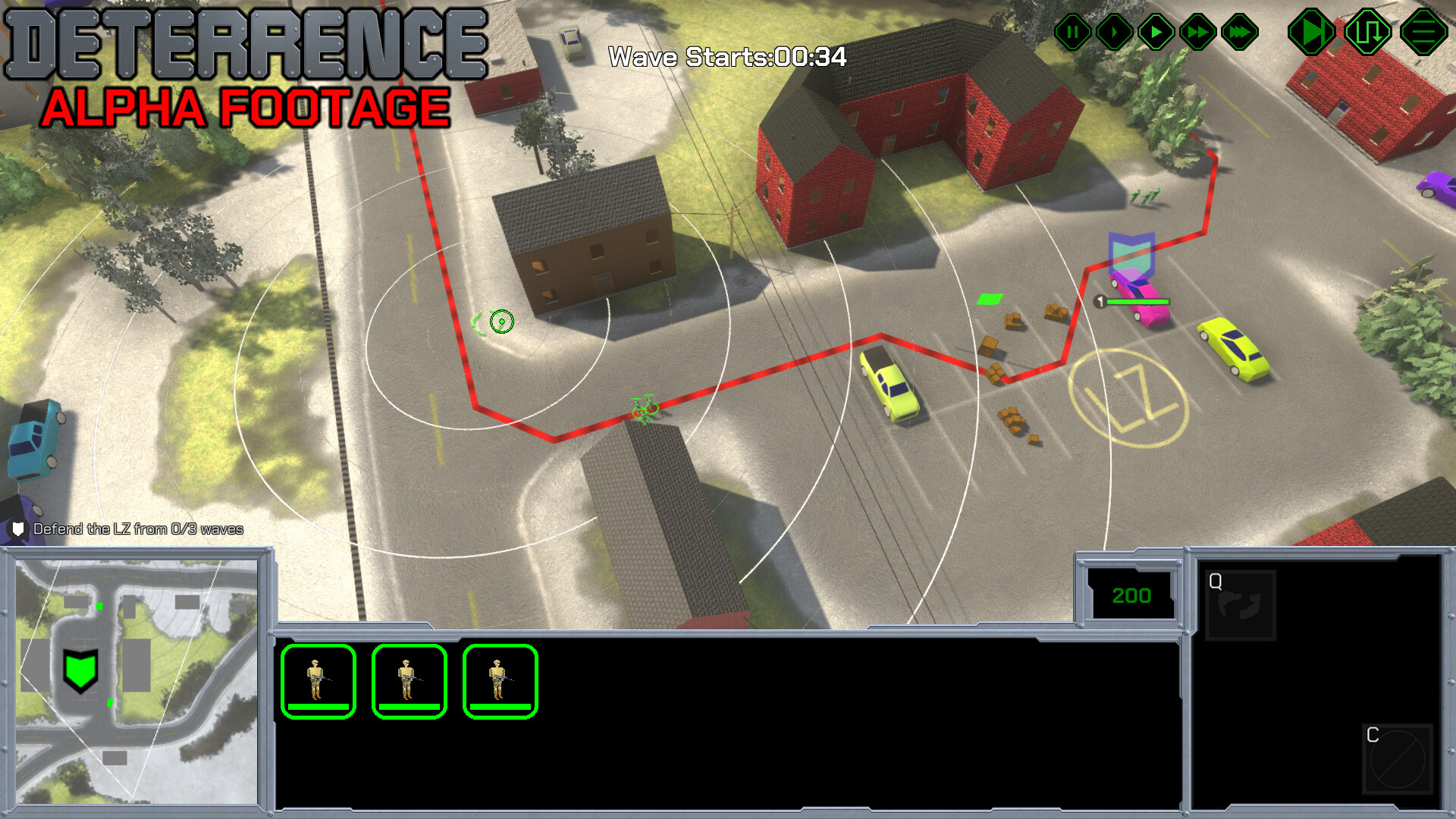The image size is (1456, 819).
Task: Select the third soldier unit card
Action: pyautogui.click(x=500, y=681)
